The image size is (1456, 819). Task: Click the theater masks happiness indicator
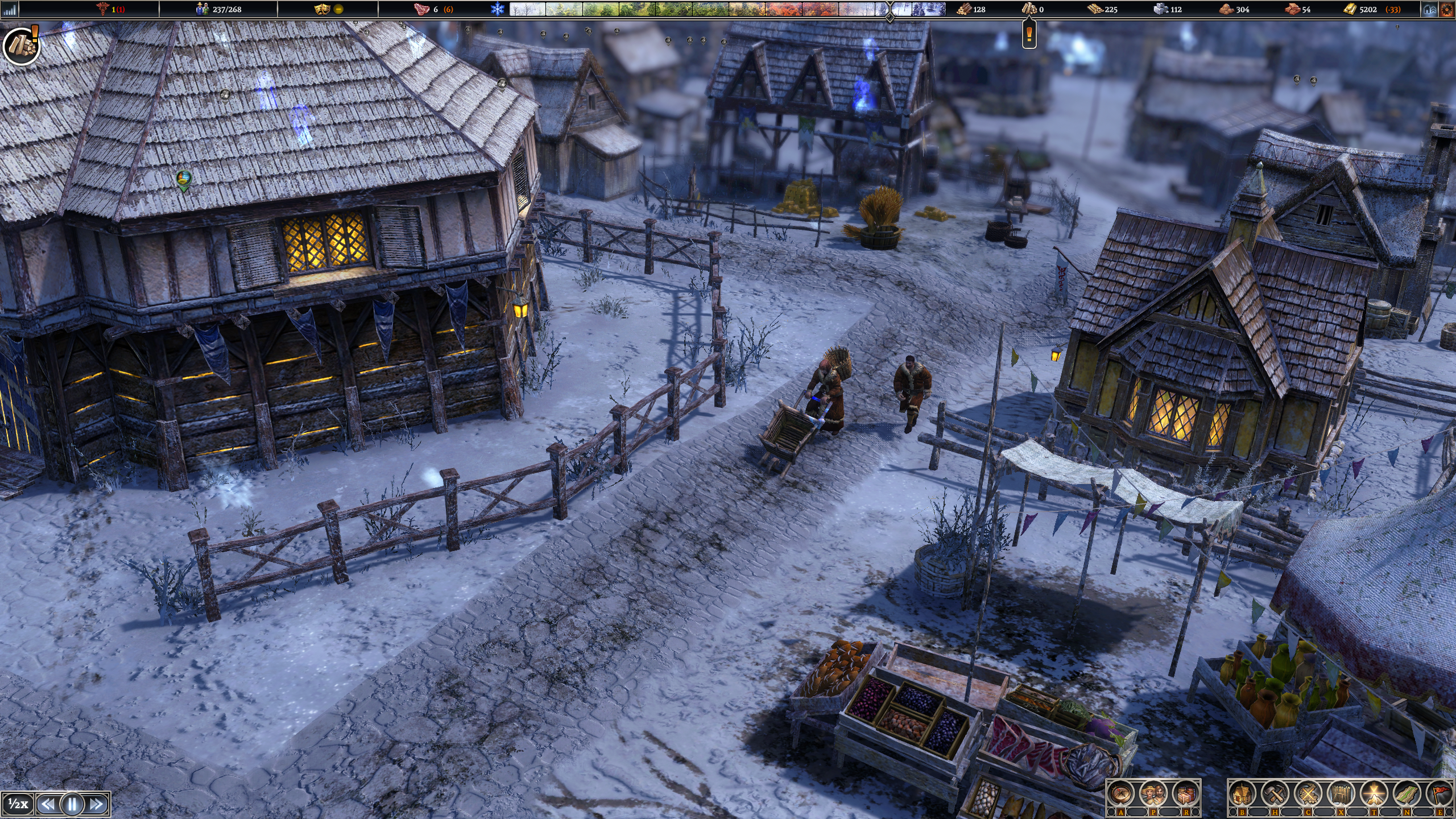[x=322, y=9]
